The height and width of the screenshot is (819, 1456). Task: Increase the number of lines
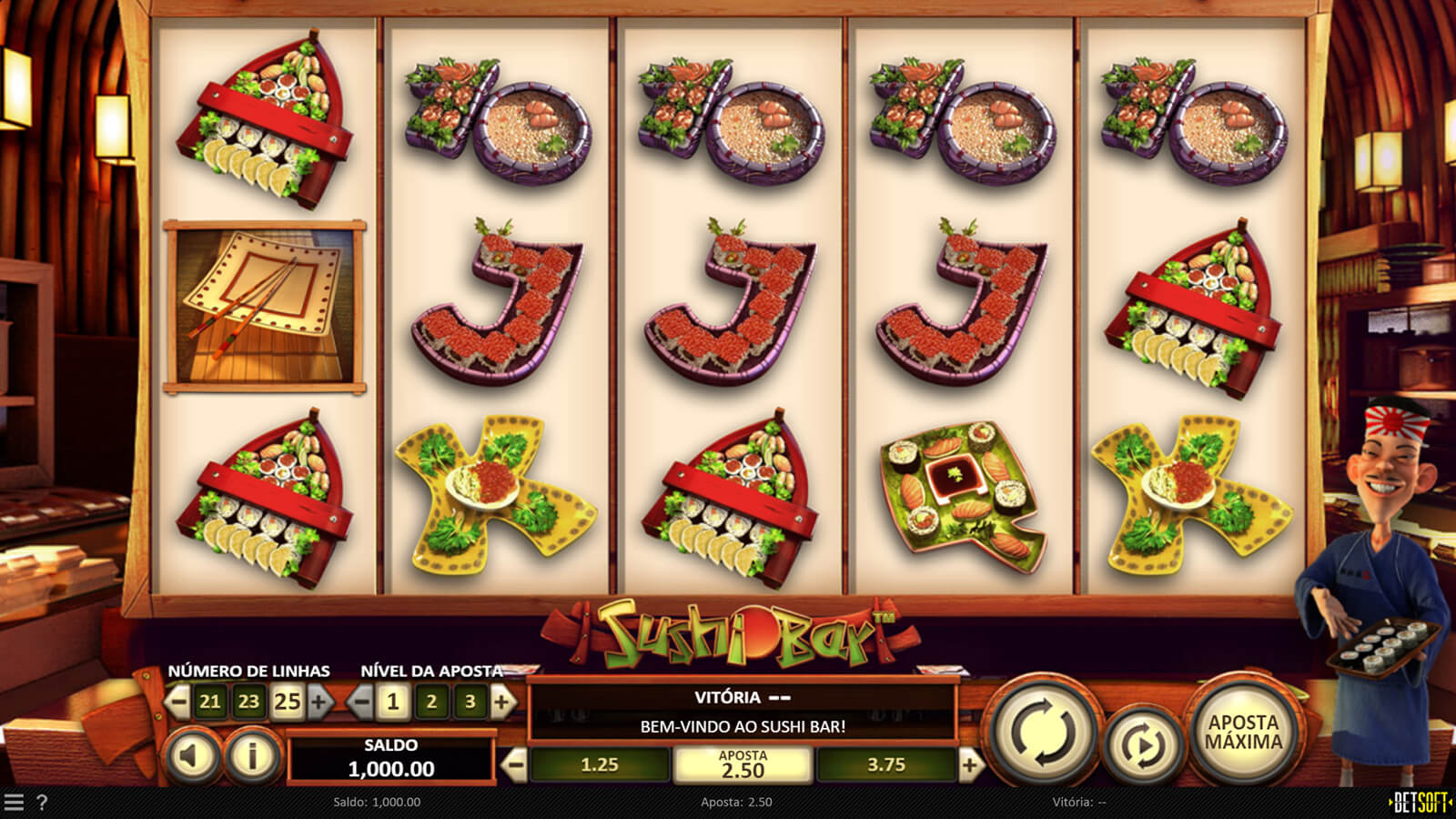[318, 702]
